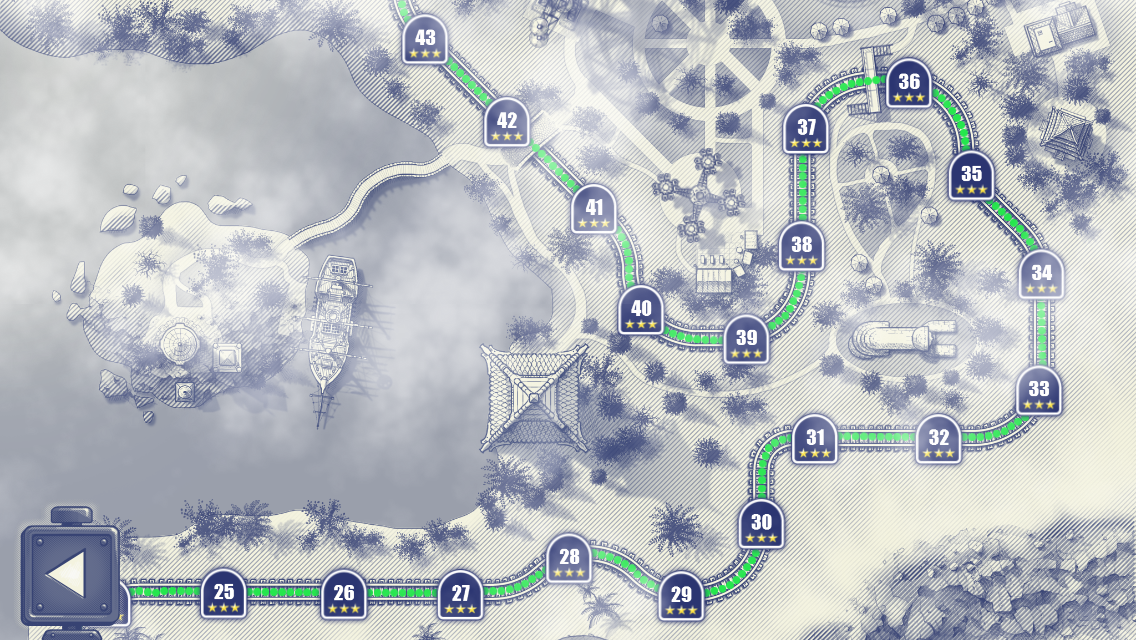Viewport: 1136px width, 640px height.
Task: Select level 32 marker
Action: click(x=939, y=440)
